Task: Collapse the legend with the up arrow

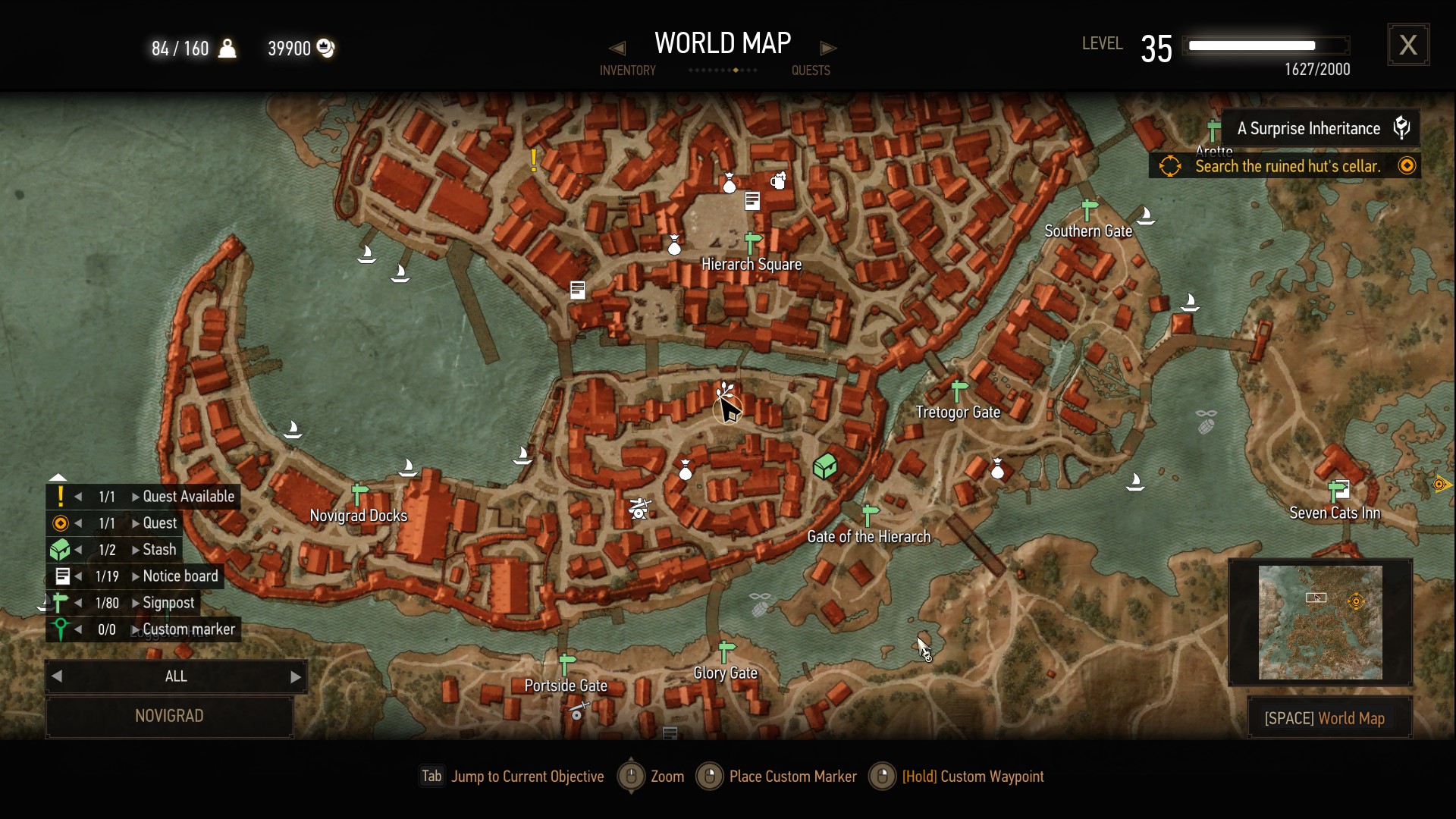Action: (x=58, y=477)
